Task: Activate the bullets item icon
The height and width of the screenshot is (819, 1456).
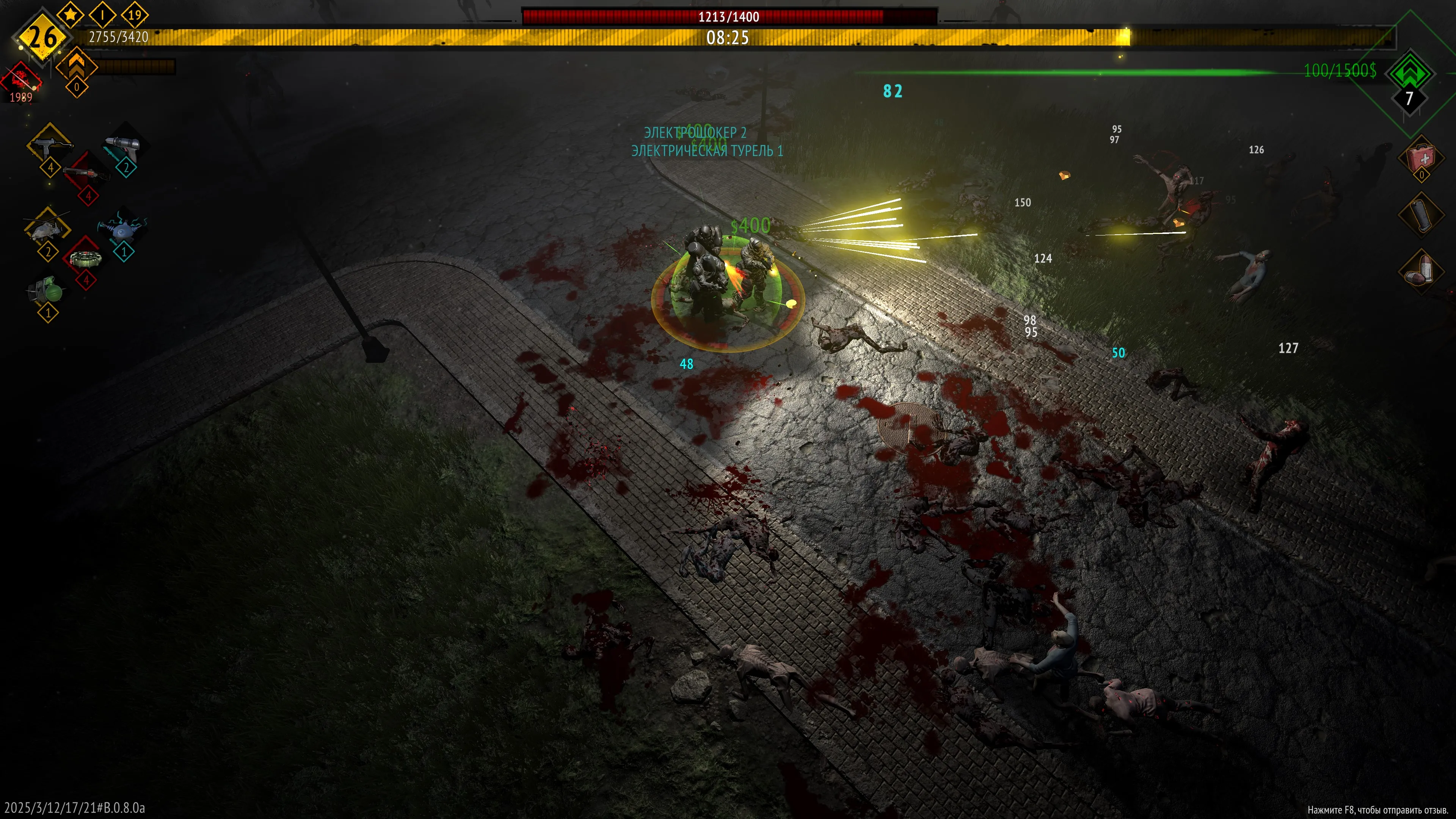Action: [1421, 271]
